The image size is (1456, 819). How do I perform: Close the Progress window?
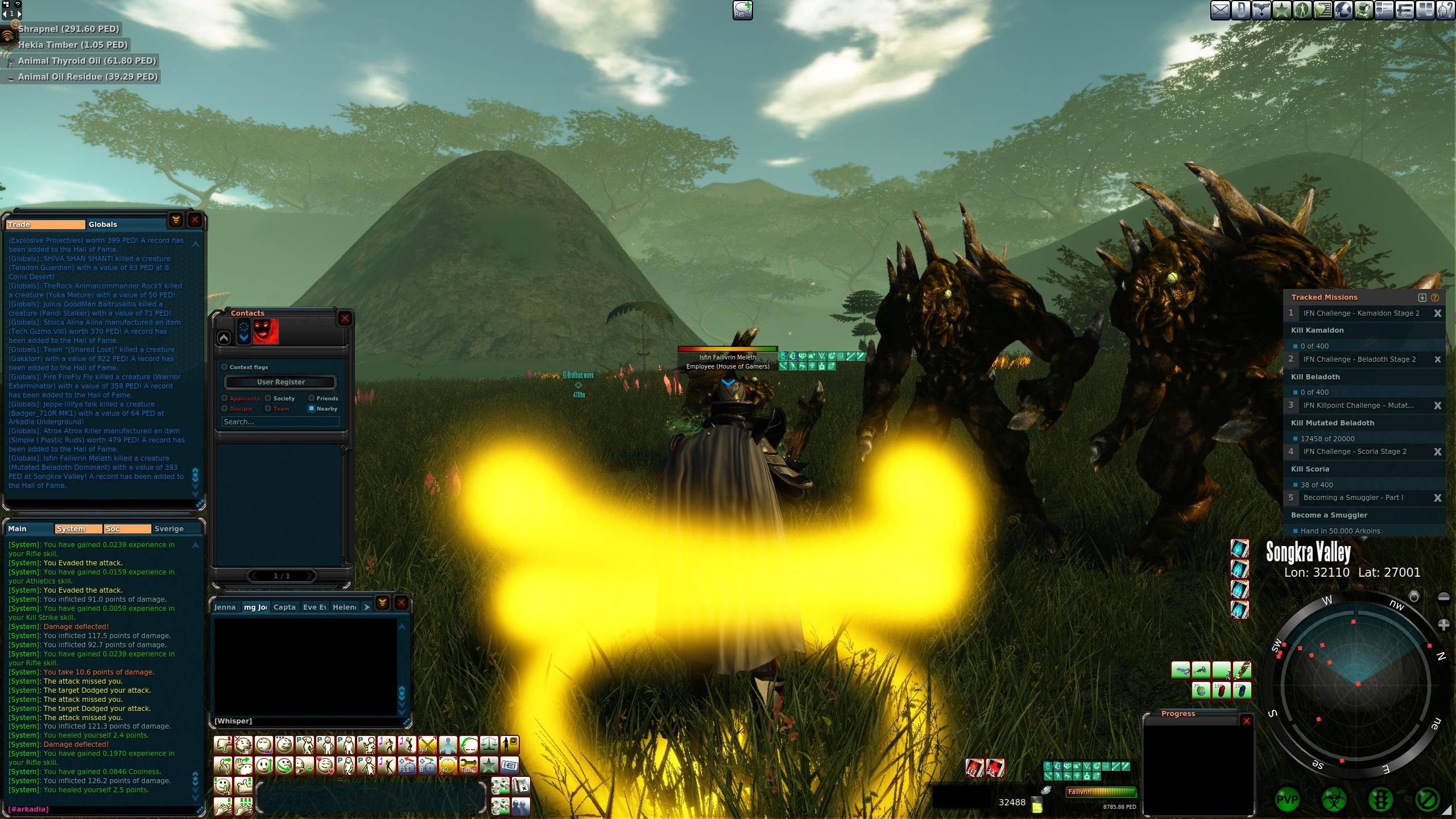[x=1247, y=721]
